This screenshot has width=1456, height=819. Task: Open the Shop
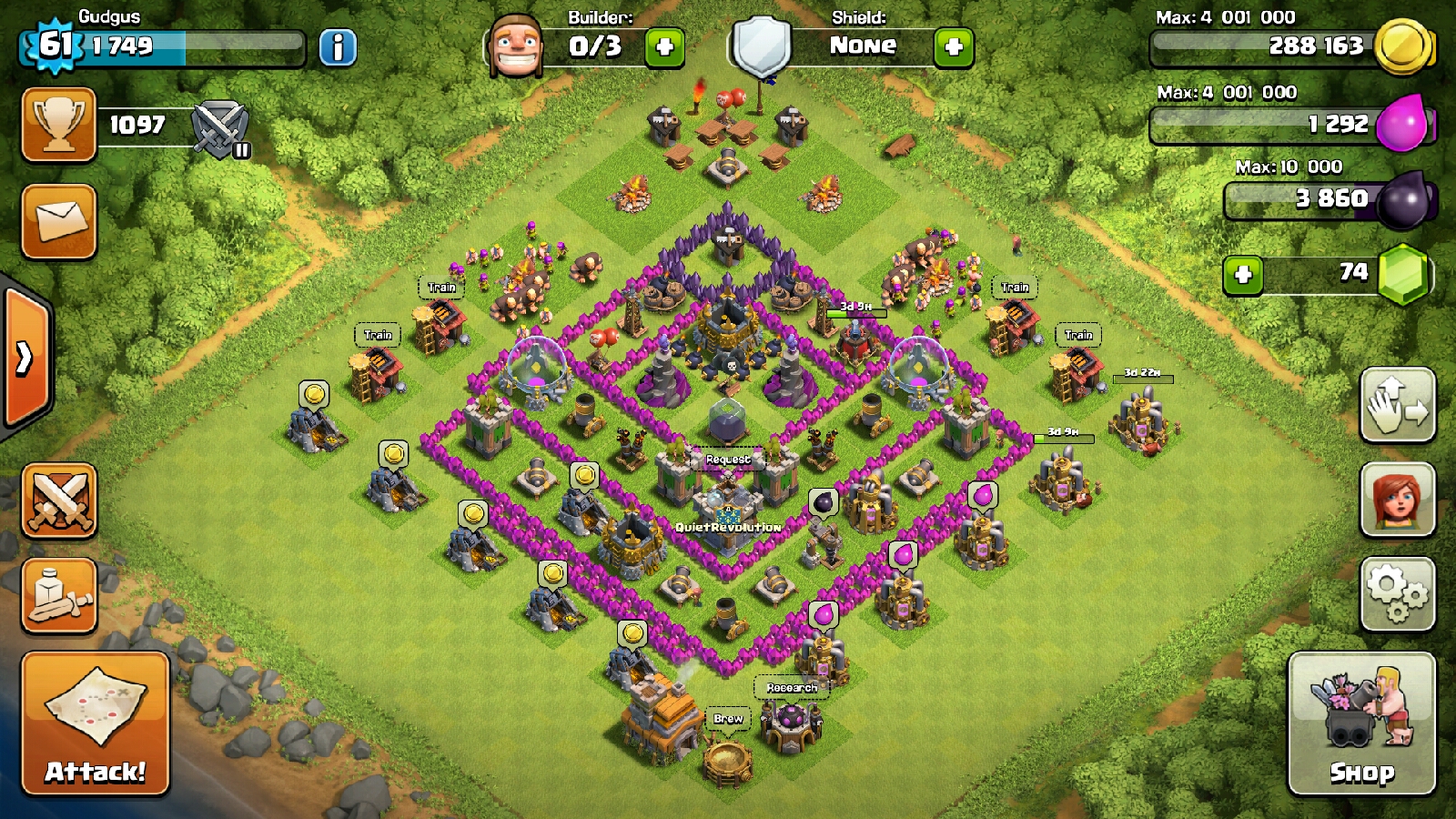click(1361, 723)
